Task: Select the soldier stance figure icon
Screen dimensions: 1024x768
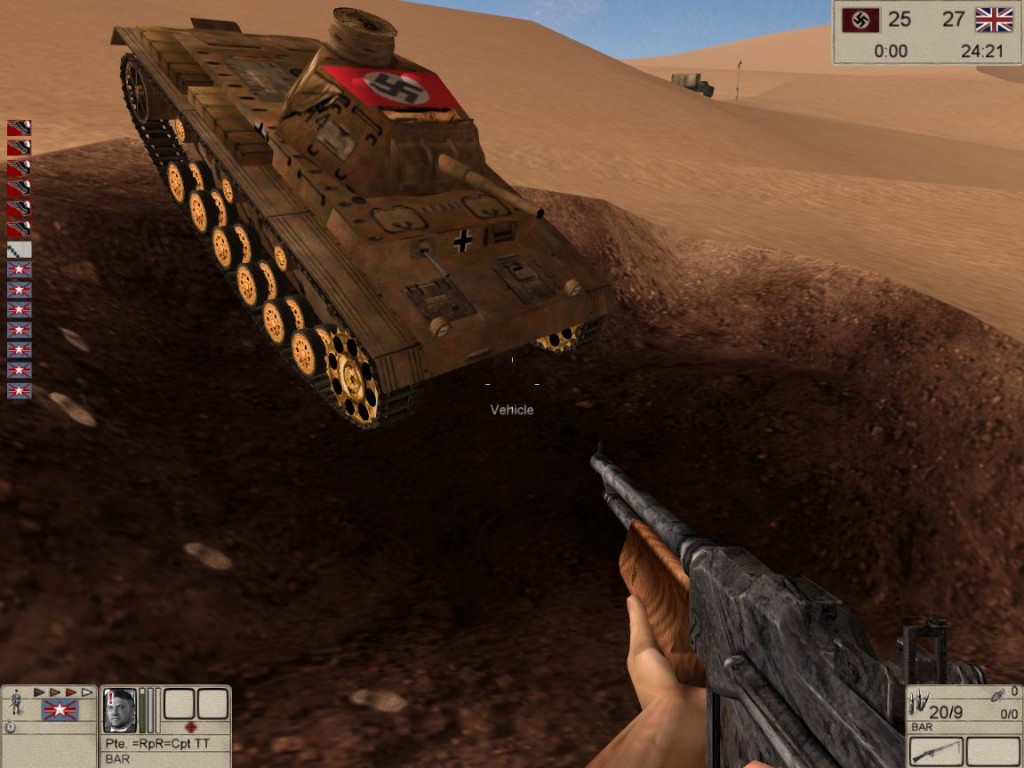Action: (x=15, y=702)
